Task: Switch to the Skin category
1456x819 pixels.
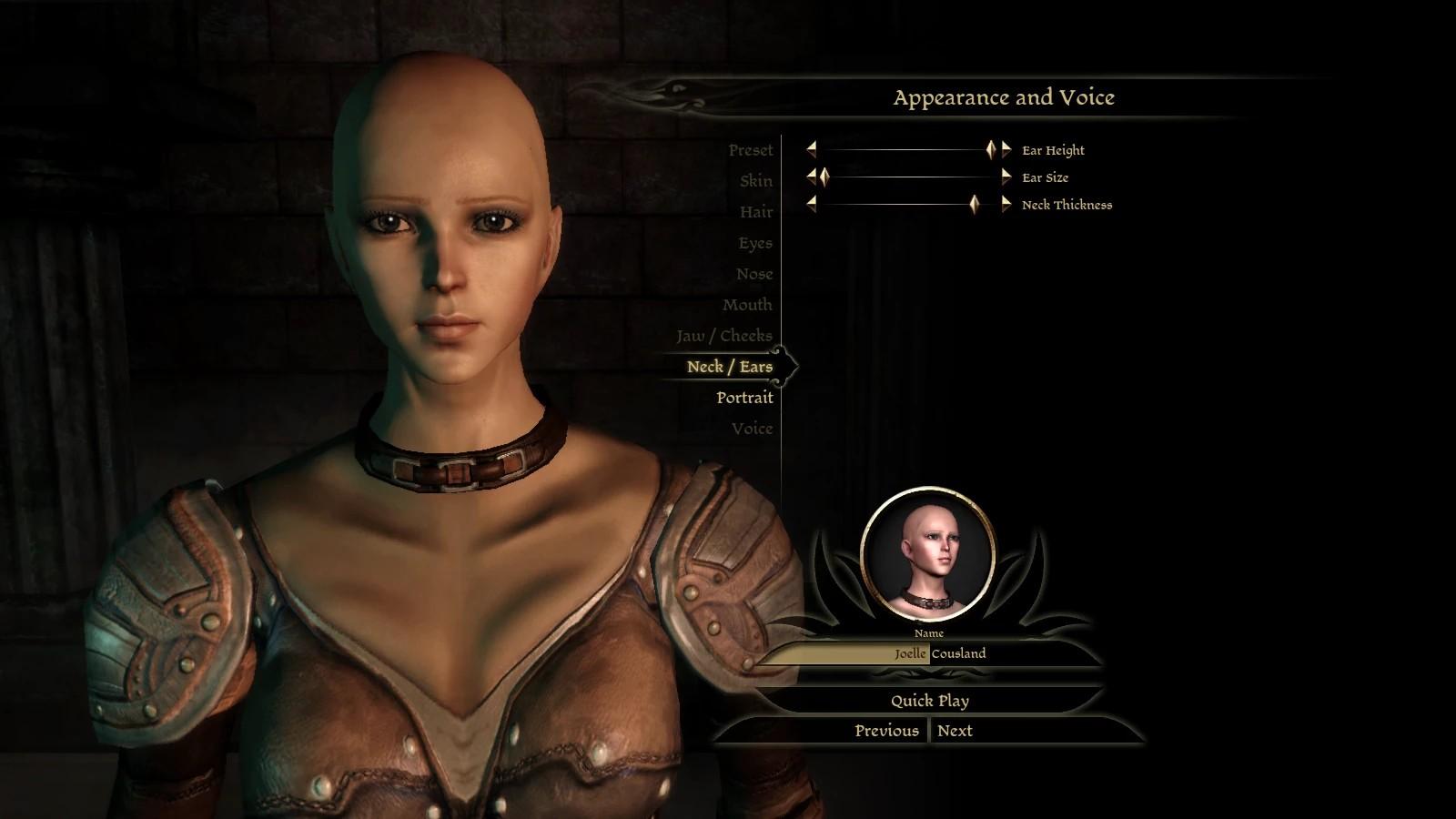Action: click(755, 181)
